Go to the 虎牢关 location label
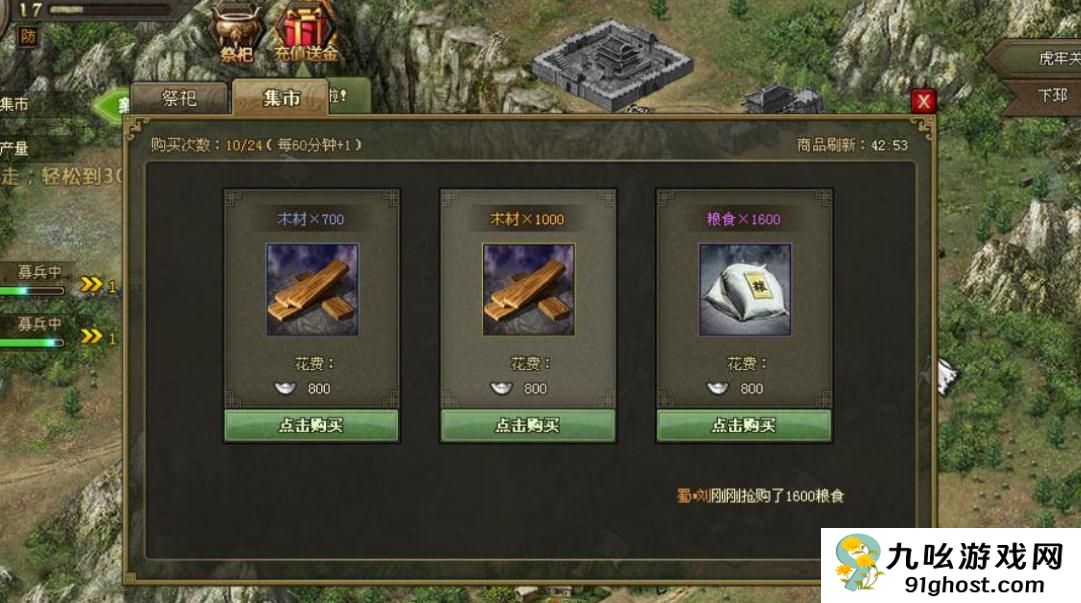The image size is (1081, 603). [1055, 59]
